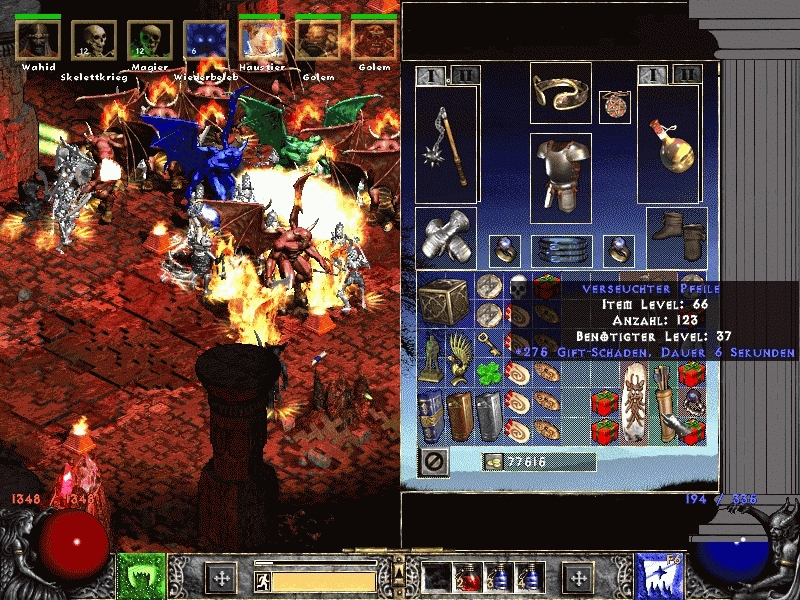
Task: Select the green four-leaf clover charm
Action: pos(490,373)
